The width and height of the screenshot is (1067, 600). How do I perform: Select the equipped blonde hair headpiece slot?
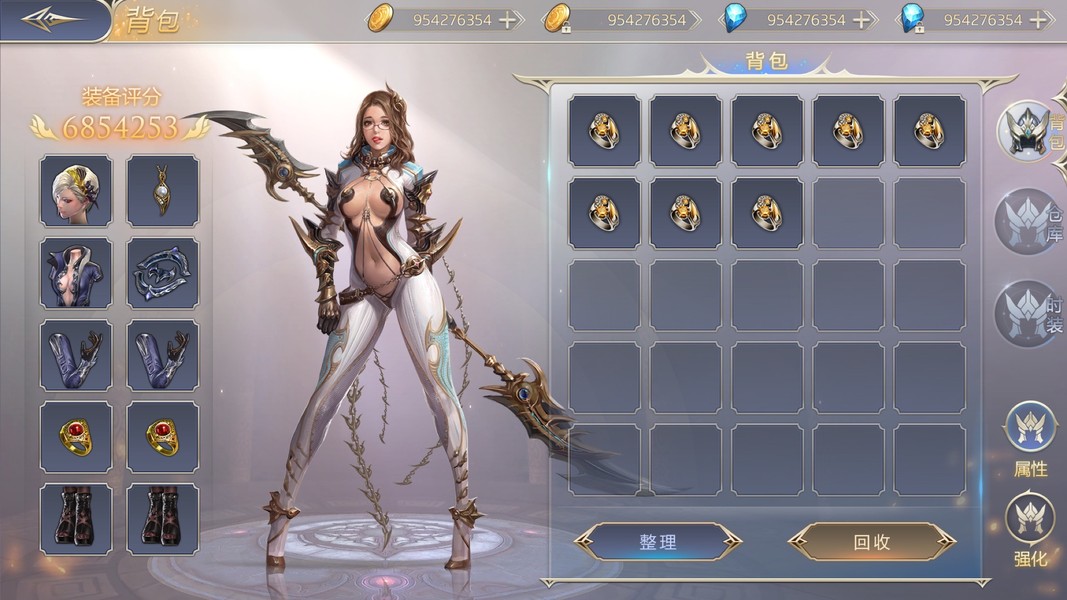click(x=76, y=190)
